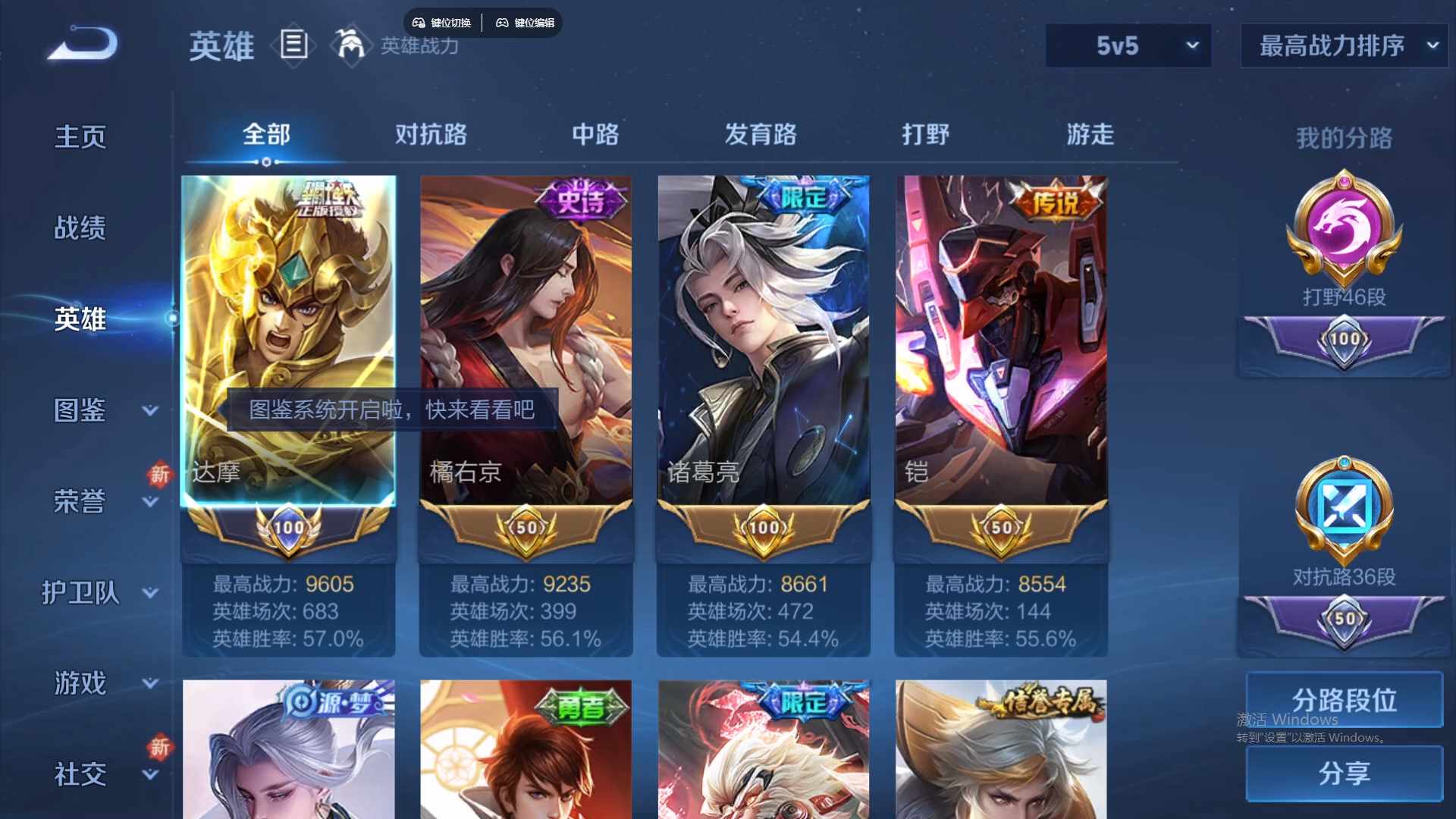Screen dimensions: 1456x819
Task: Click Damo's level 100 proficiency medal
Action: [x=288, y=527]
